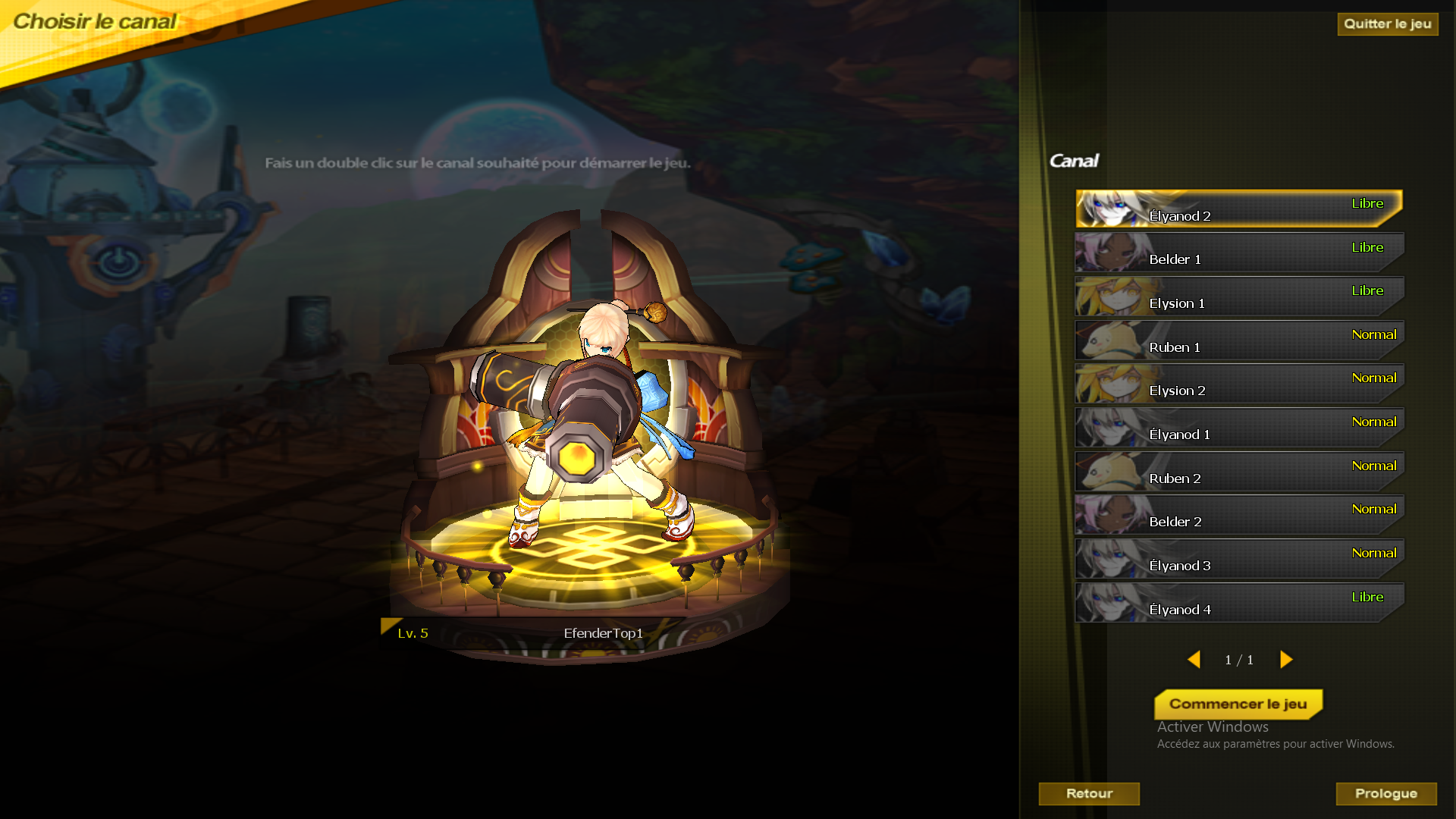
Task: Choose the Belder 1 channel
Action: (1238, 253)
